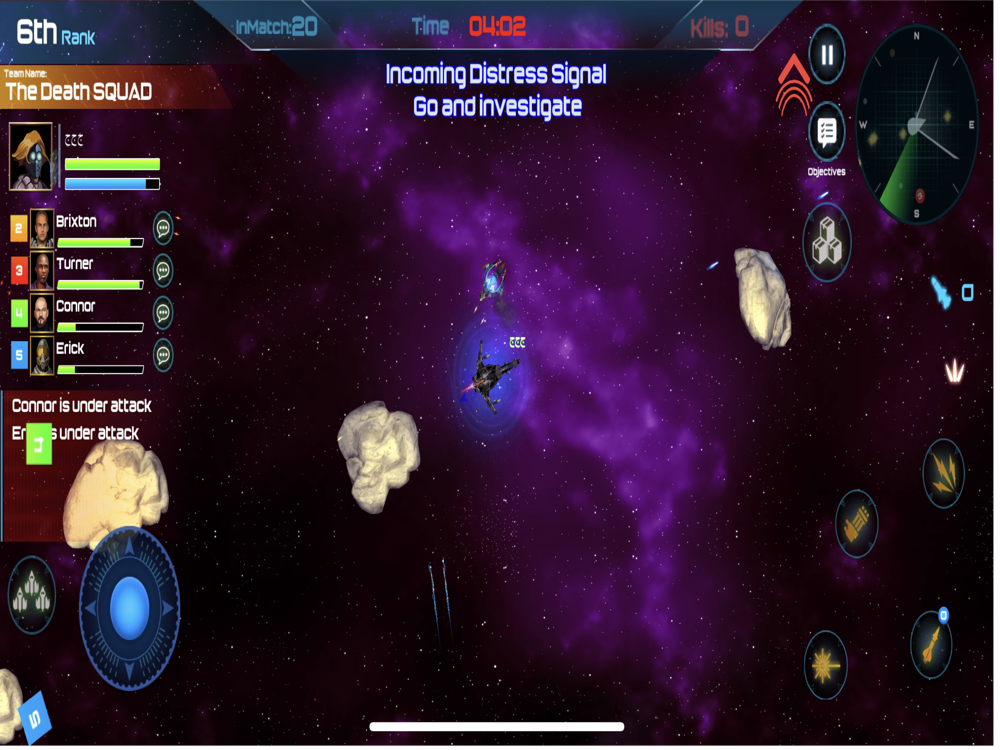Trigger the laser burst ability

pos(826,665)
